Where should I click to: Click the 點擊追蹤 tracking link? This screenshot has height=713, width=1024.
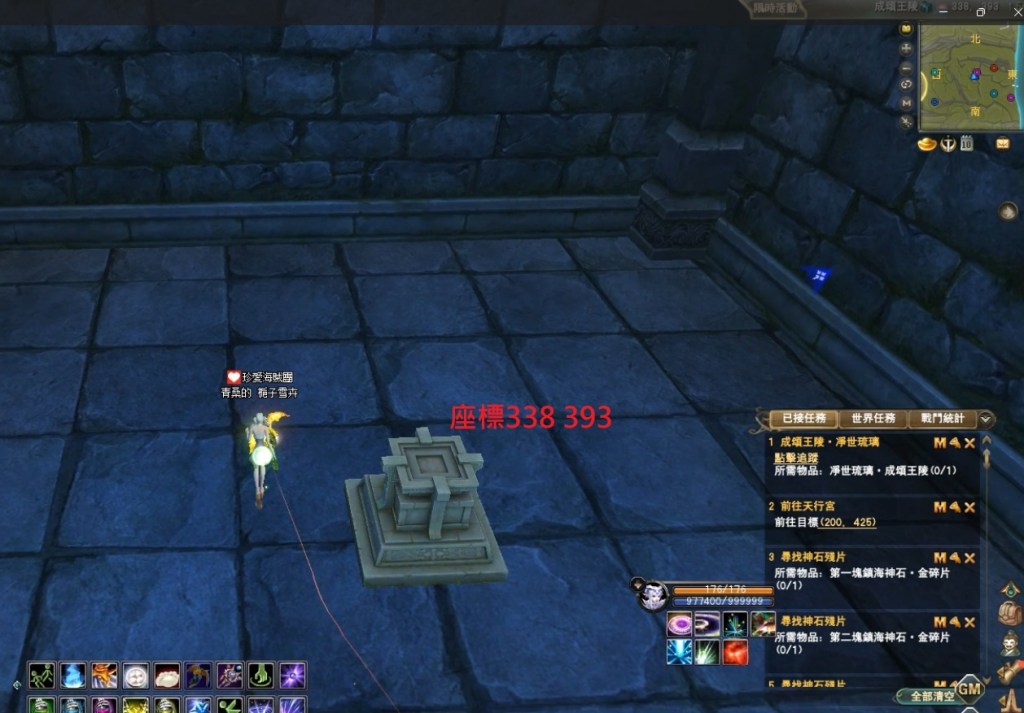[796, 456]
